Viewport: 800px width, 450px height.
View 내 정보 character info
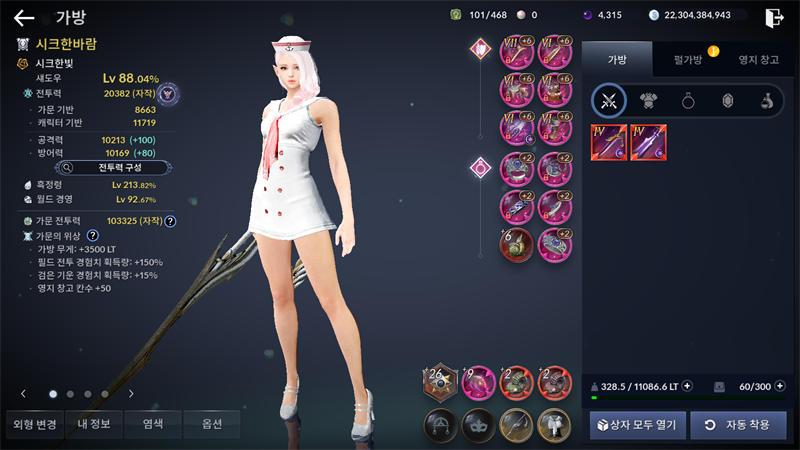point(94,424)
